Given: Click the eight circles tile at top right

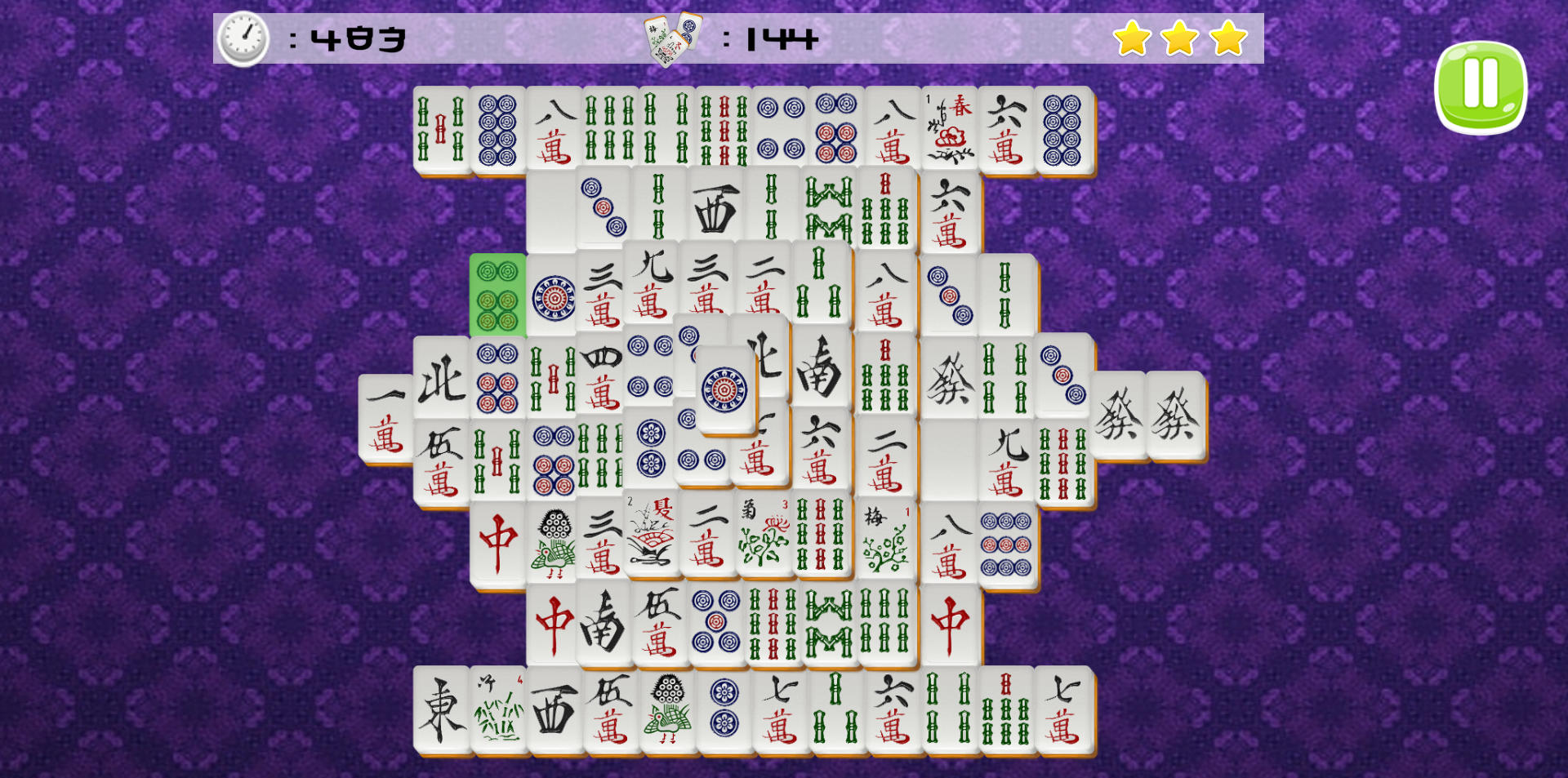Looking at the screenshot, I should point(1063,127).
